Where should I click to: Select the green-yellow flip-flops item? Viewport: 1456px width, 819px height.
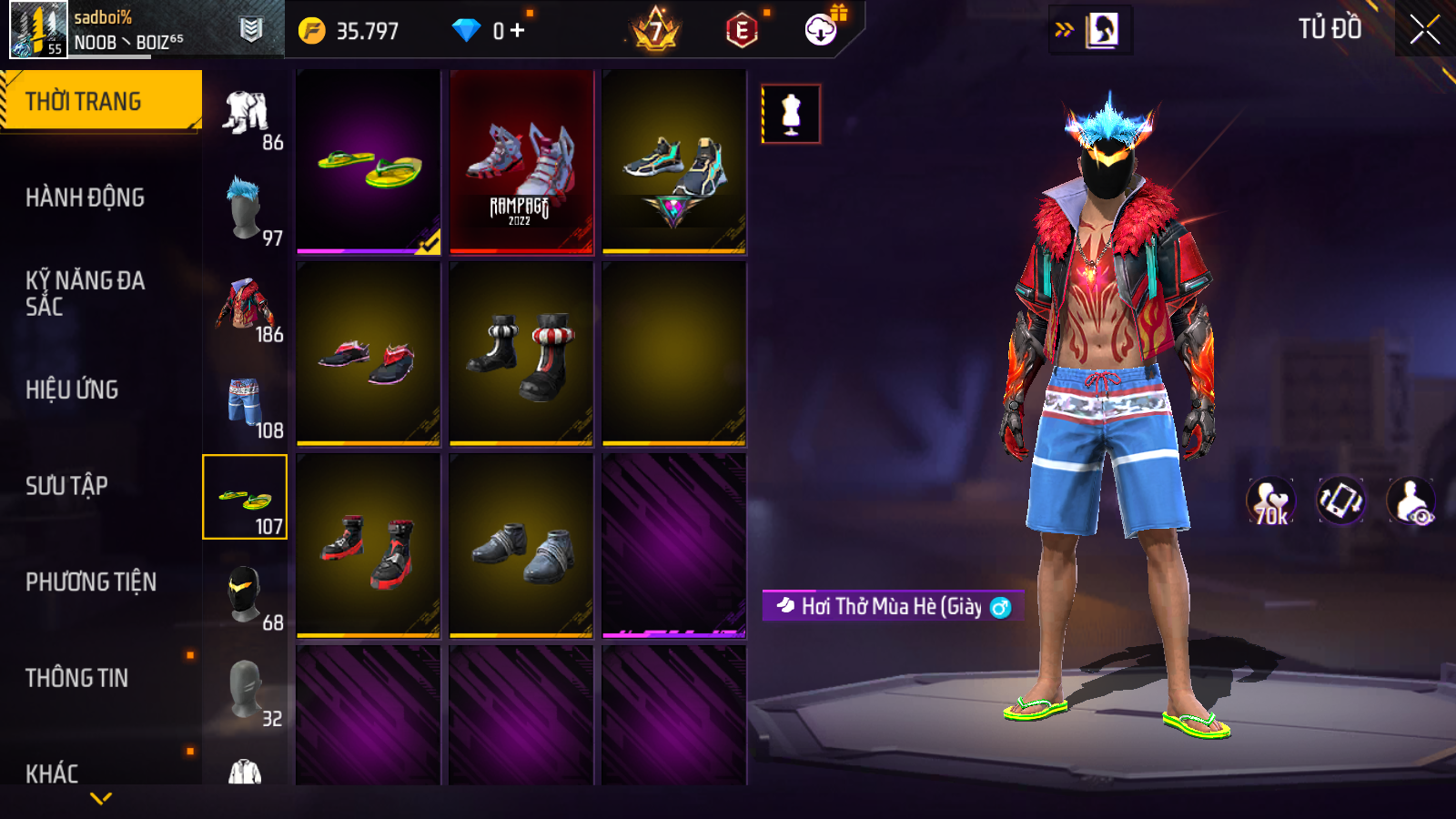pos(369,161)
